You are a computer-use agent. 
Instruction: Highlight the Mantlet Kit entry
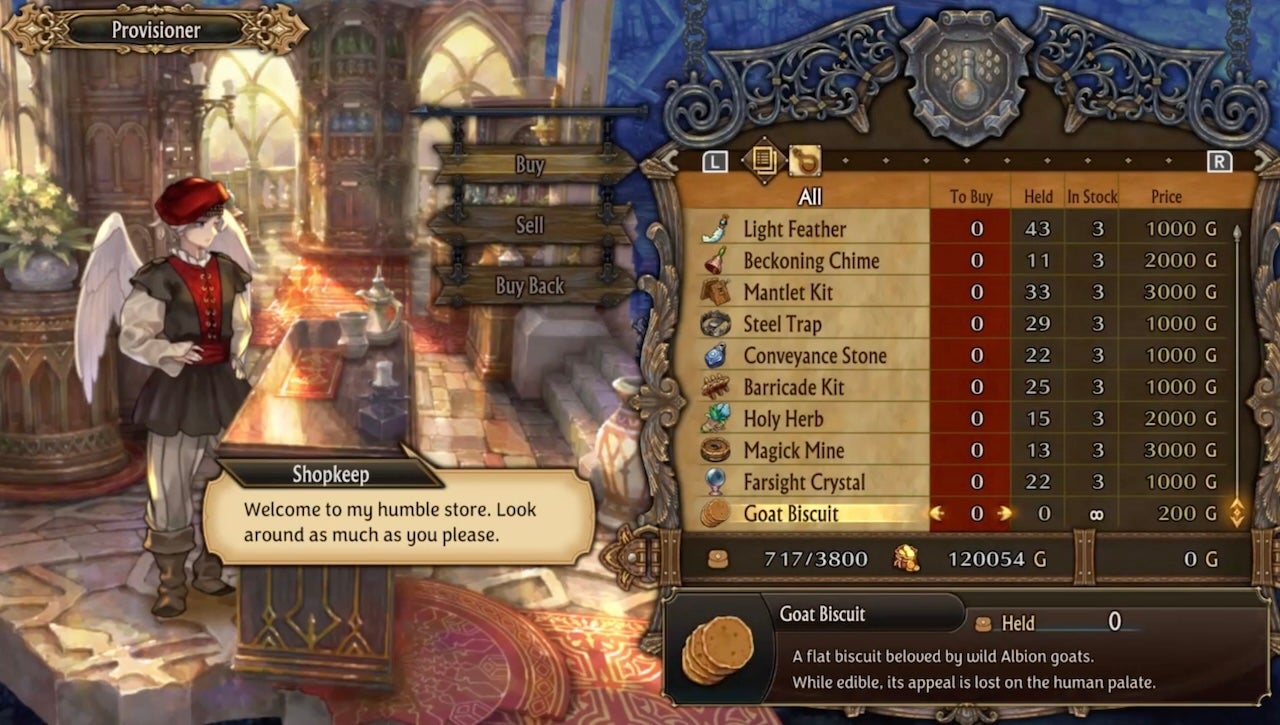[788, 293]
